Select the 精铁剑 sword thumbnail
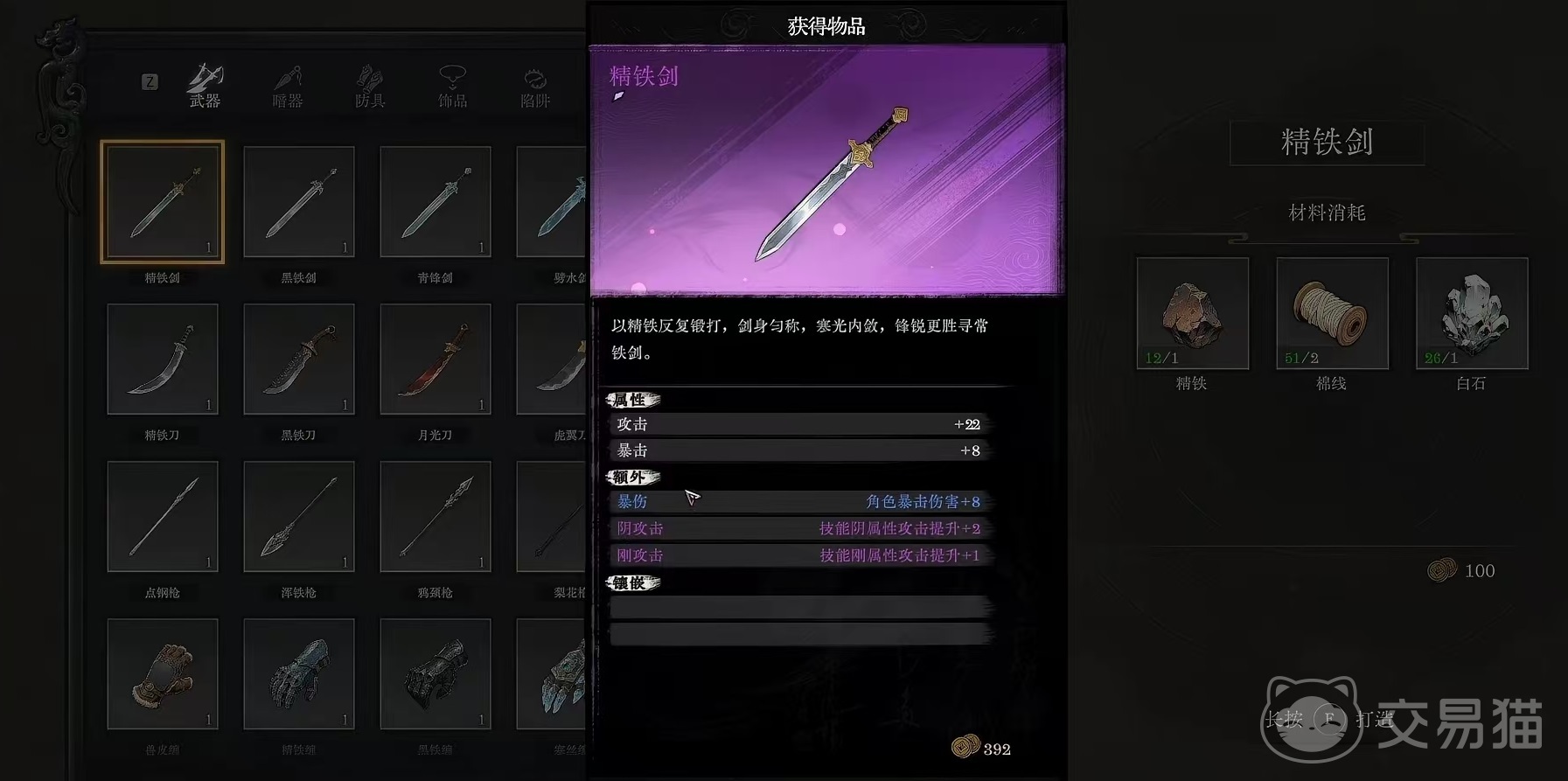The height and width of the screenshot is (781, 1568). (x=162, y=201)
